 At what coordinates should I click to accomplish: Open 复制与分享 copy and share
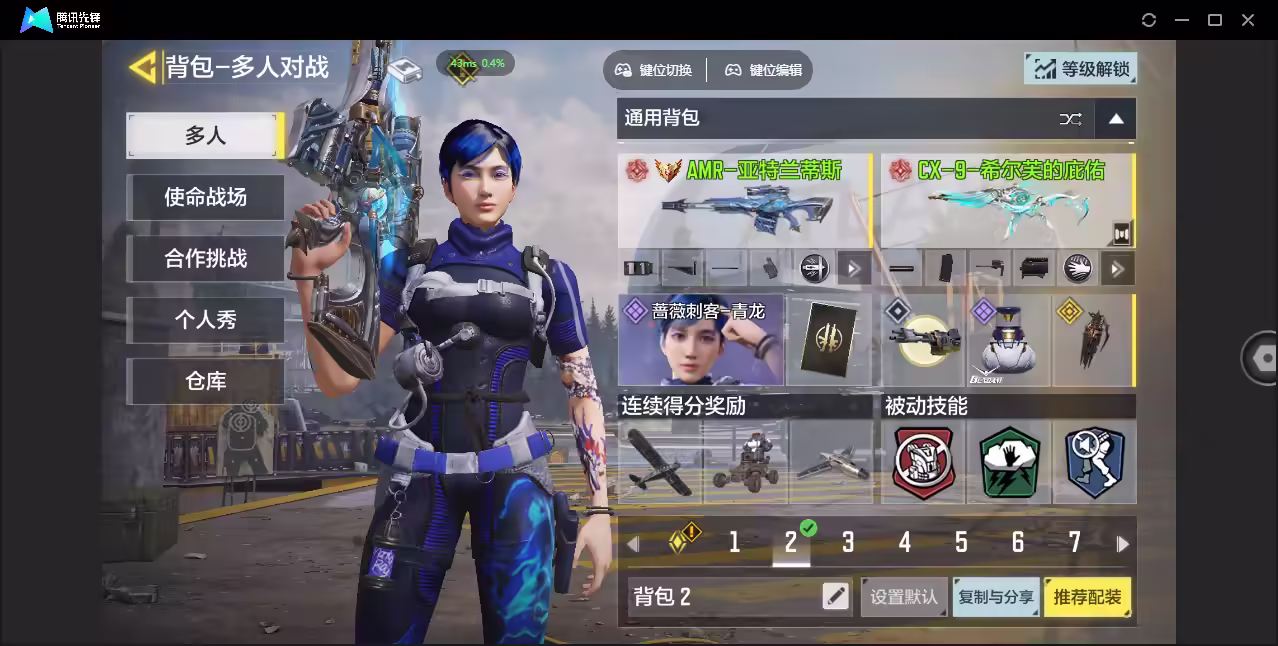coord(996,597)
